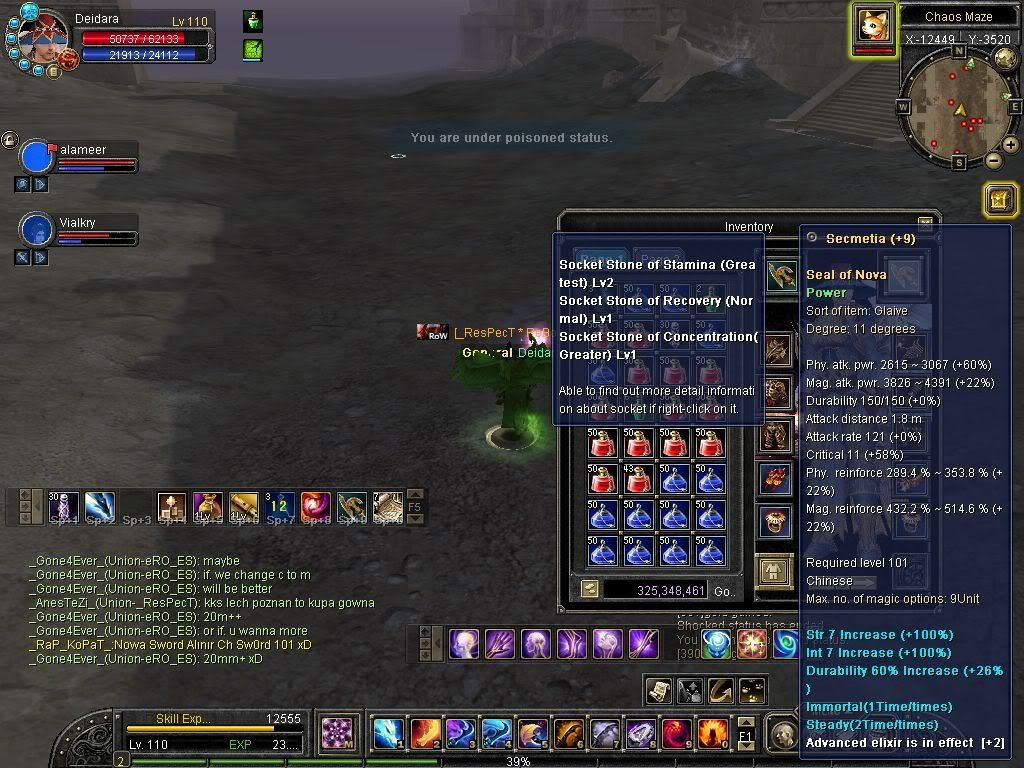Open the yellow-framed quest button under minimap

pos(1000,200)
